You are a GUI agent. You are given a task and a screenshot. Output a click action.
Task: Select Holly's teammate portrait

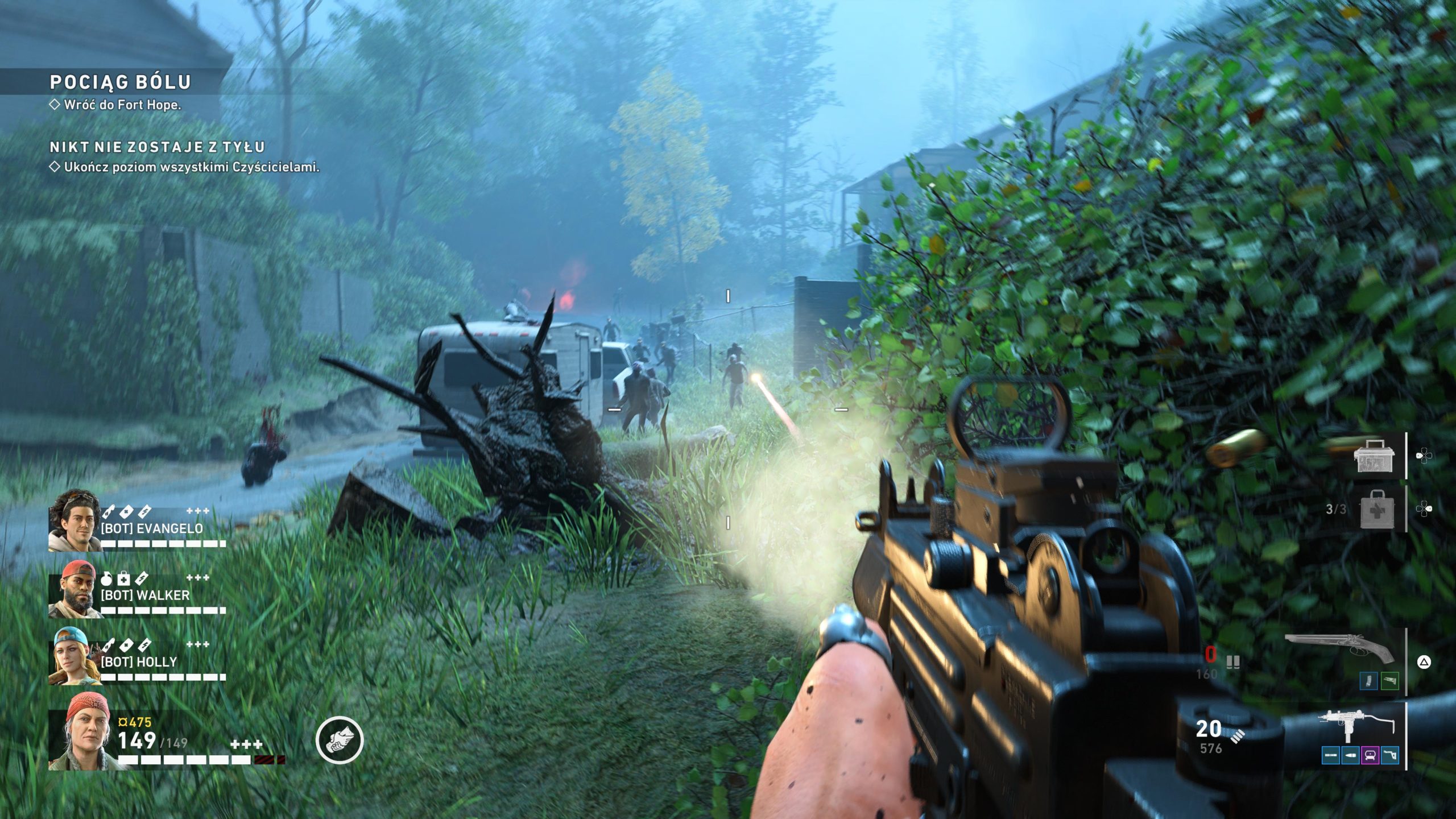point(74,655)
